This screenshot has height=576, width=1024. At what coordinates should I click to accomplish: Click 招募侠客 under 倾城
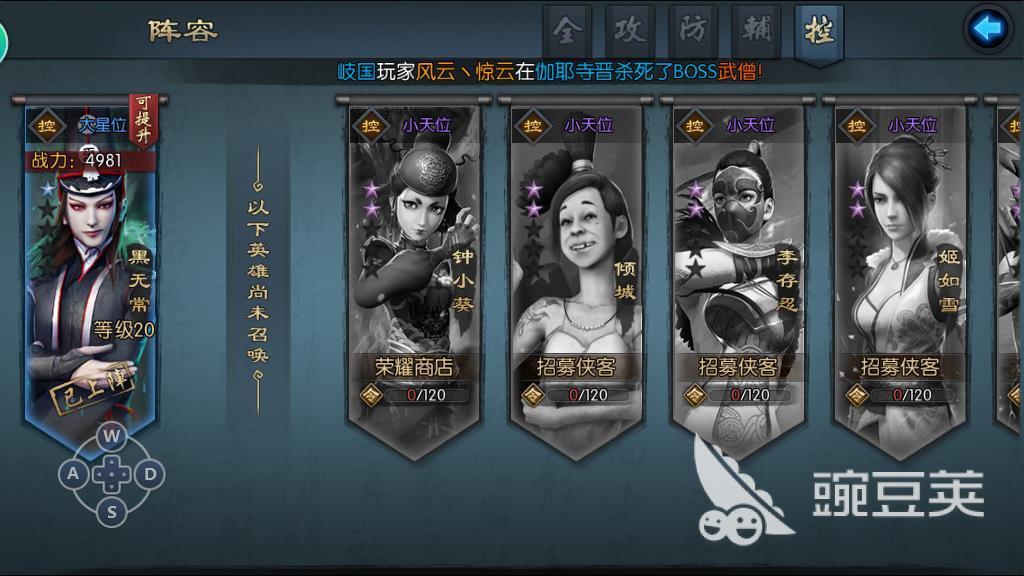click(x=576, y=367)
